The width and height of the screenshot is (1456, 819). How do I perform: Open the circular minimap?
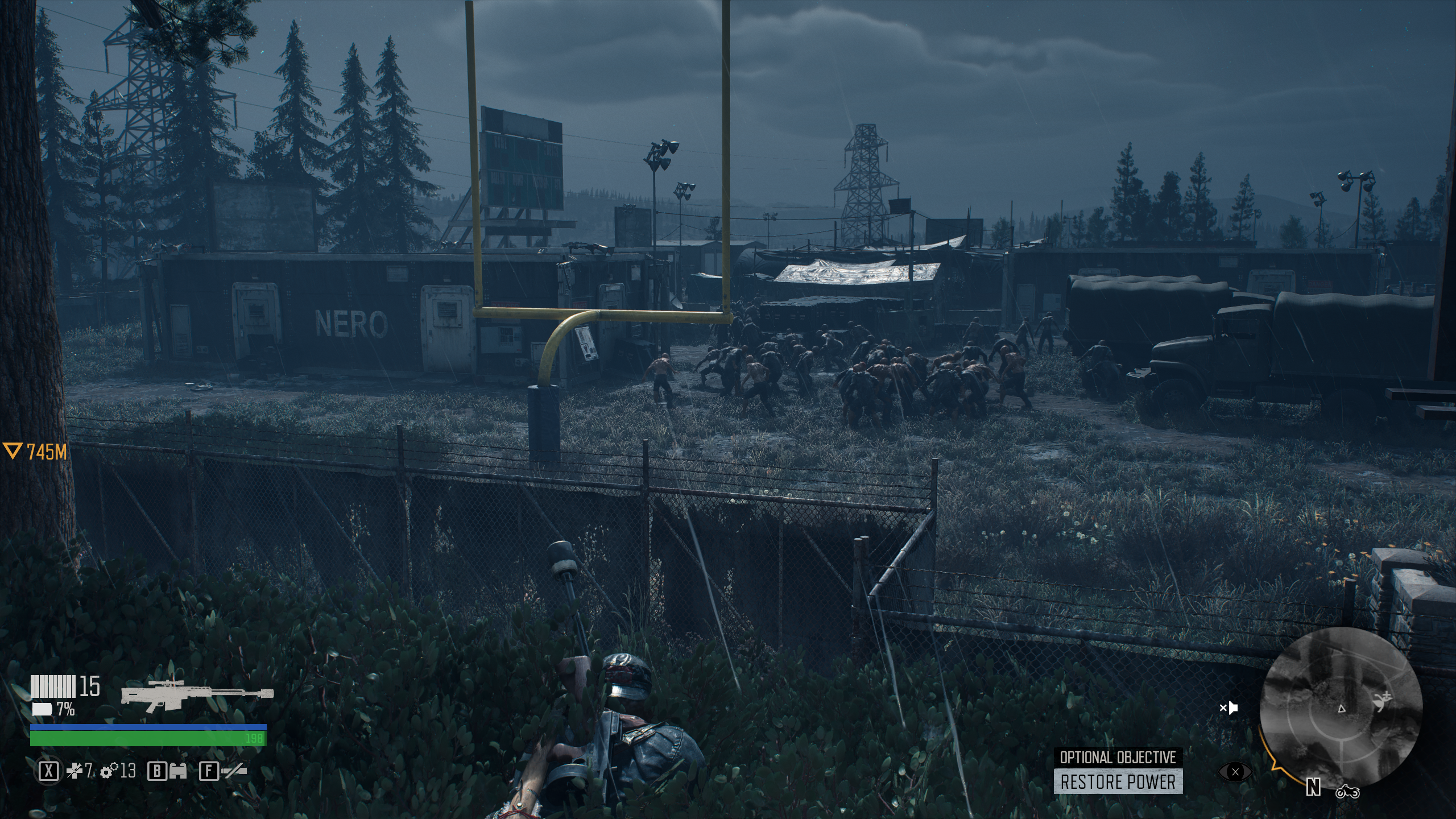pyautogui.click(x=1339, y=707)
